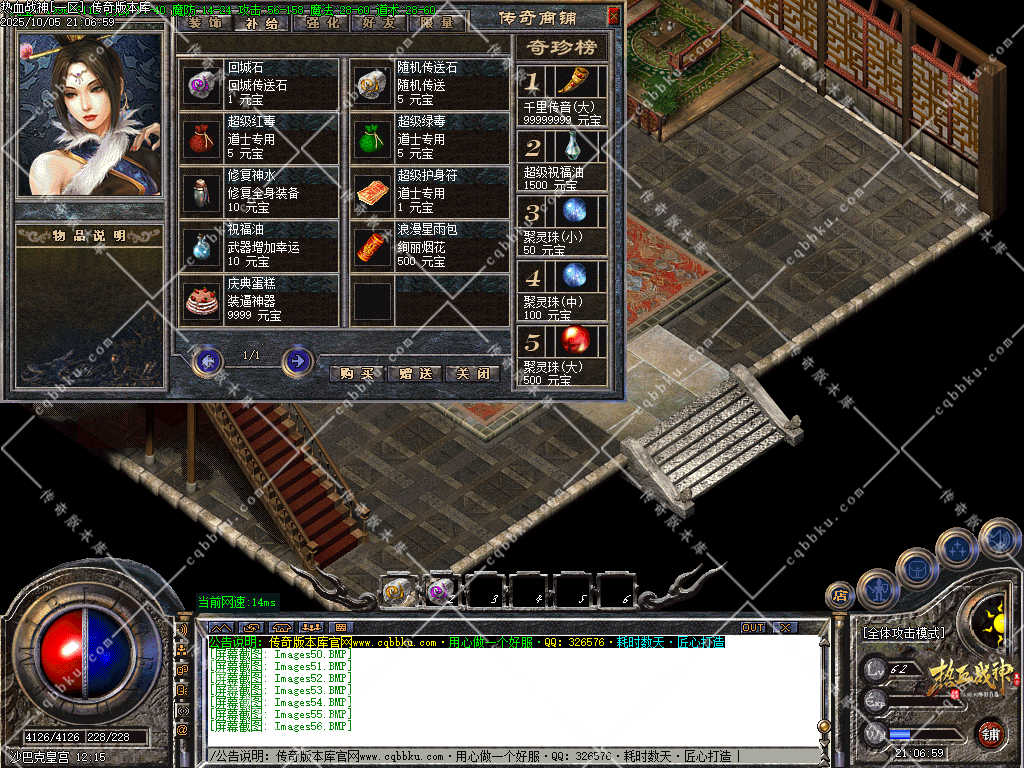Viewport: 1024px width, 768px height.
Task: Pick the 浪漫星雨包 firework item
Action: point(373,247)
